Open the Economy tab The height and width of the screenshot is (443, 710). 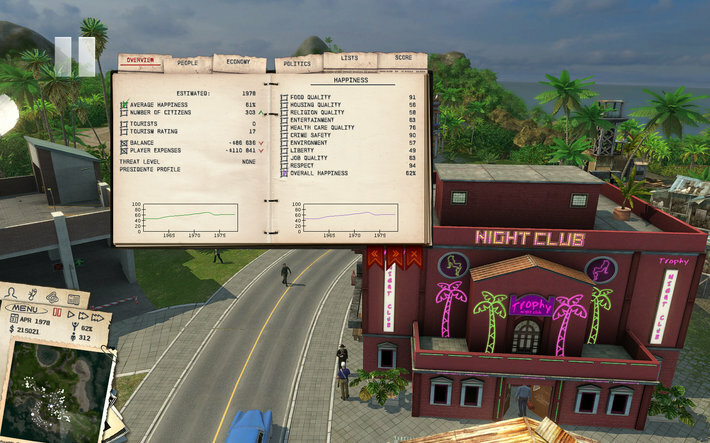(238, 61)
